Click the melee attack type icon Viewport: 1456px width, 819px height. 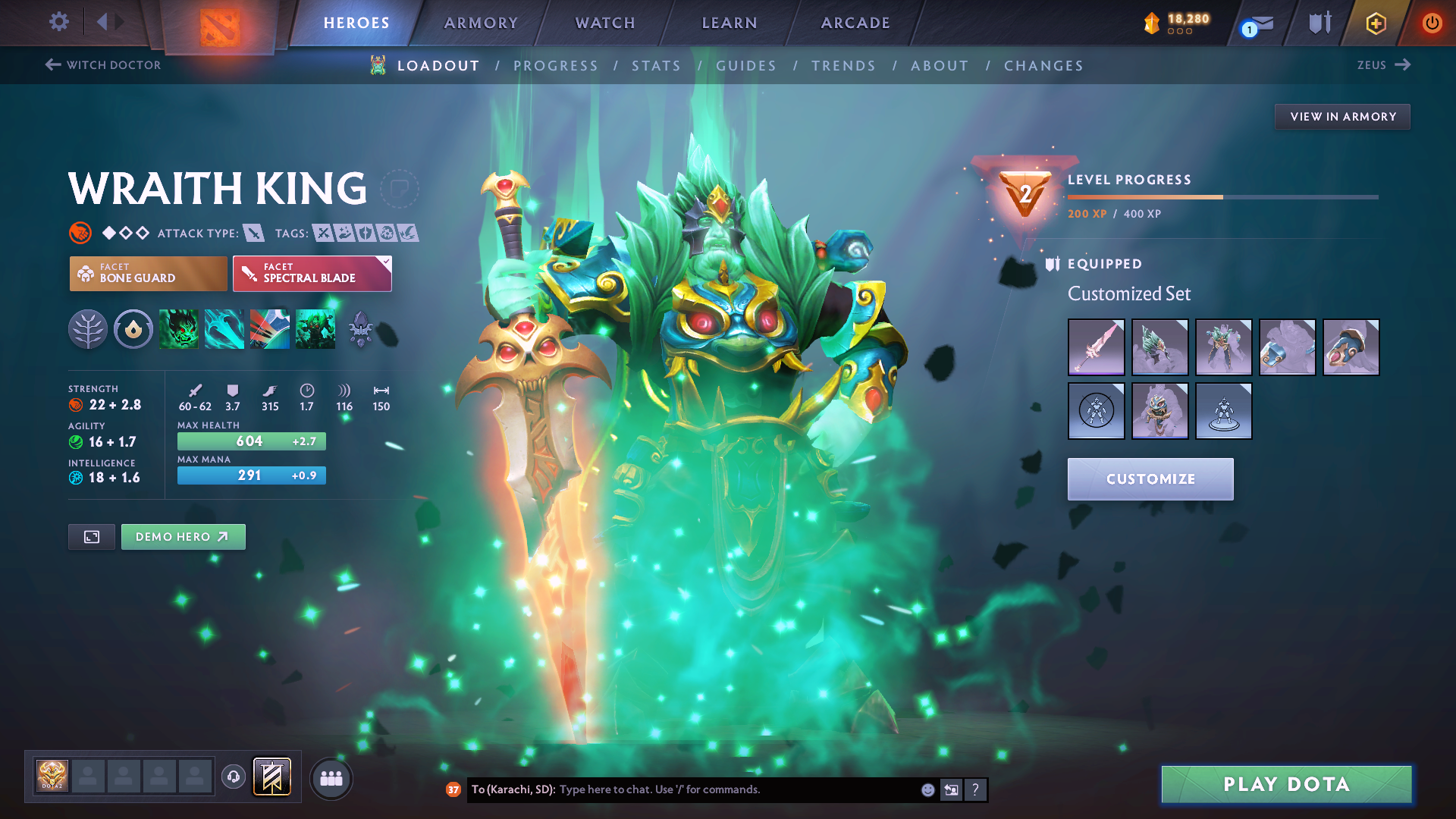[256, 233]
